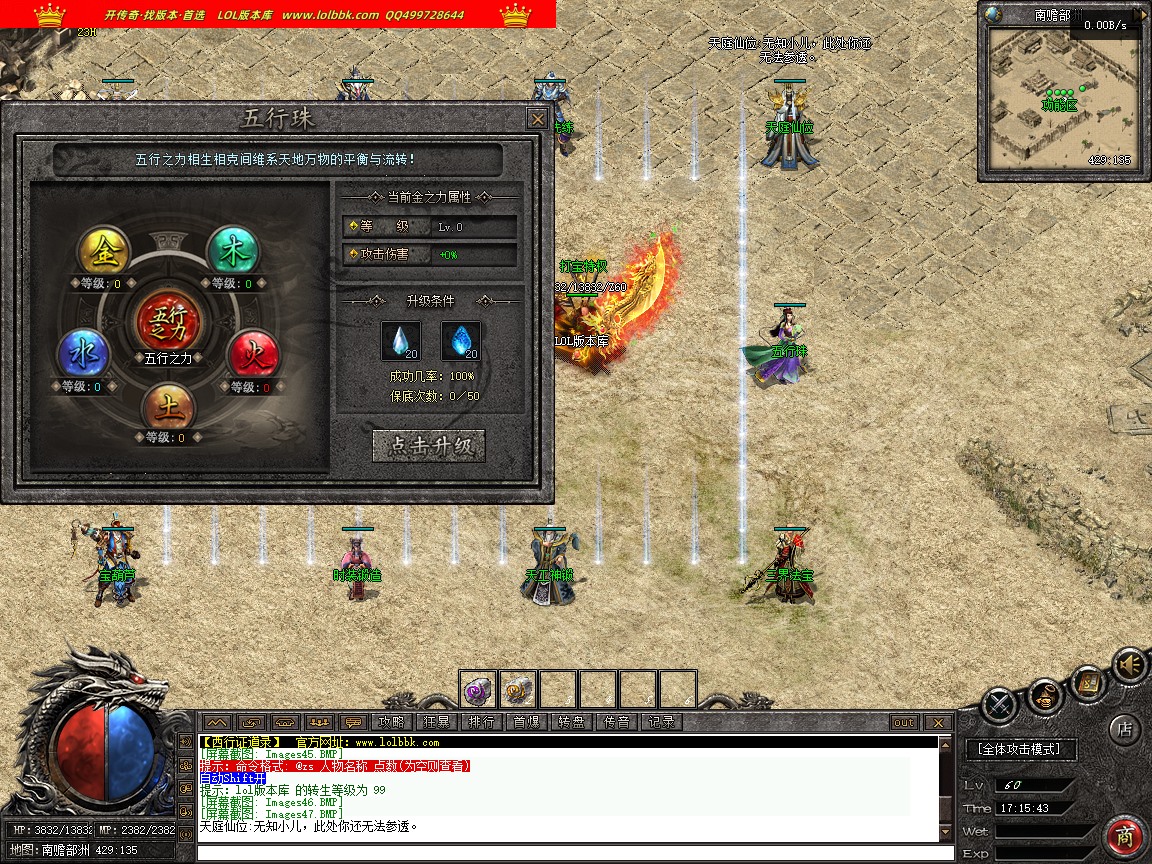
Task: Show the 排行 ranking list
Action: tap(481, 722)
